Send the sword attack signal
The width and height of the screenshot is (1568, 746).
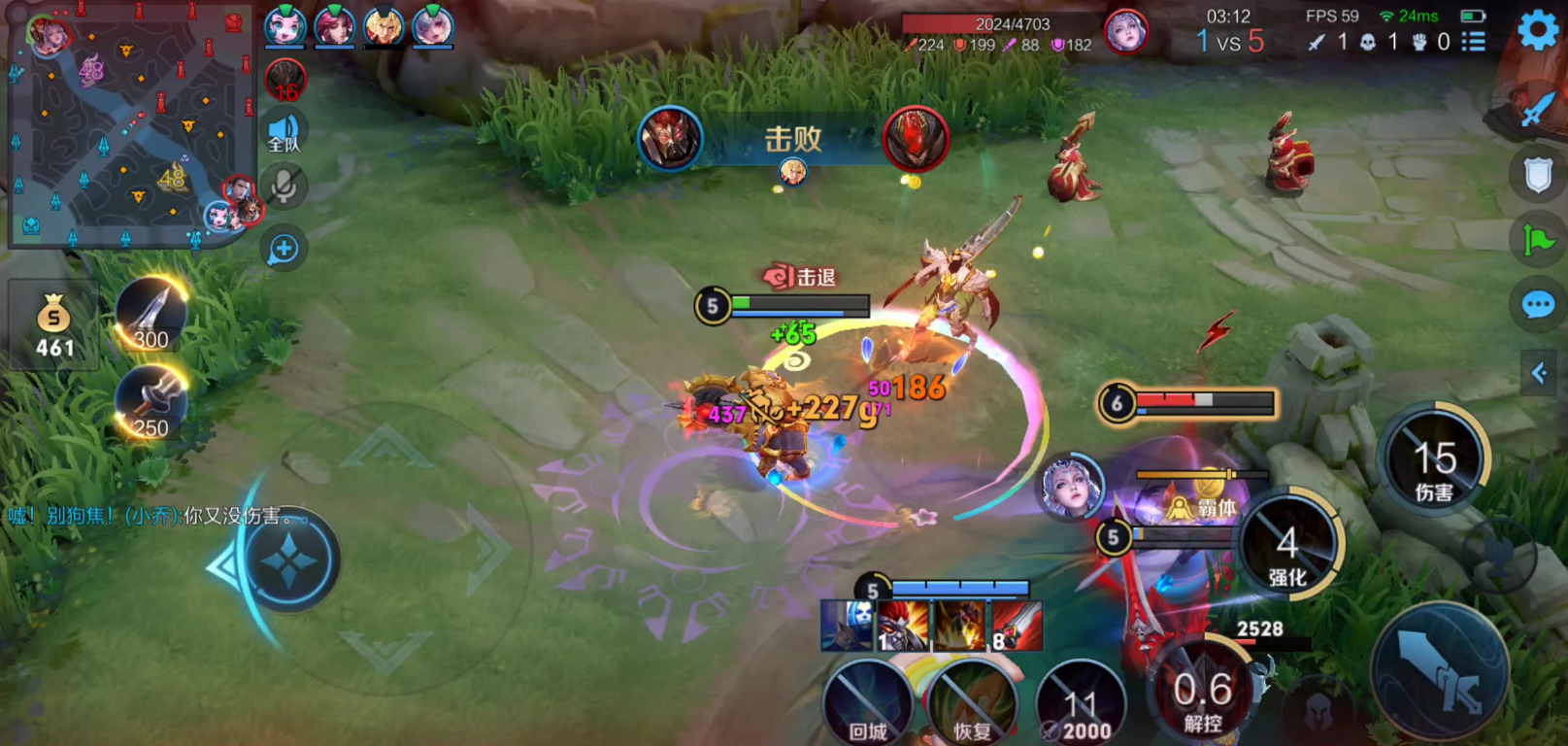tap(1538, 108)
